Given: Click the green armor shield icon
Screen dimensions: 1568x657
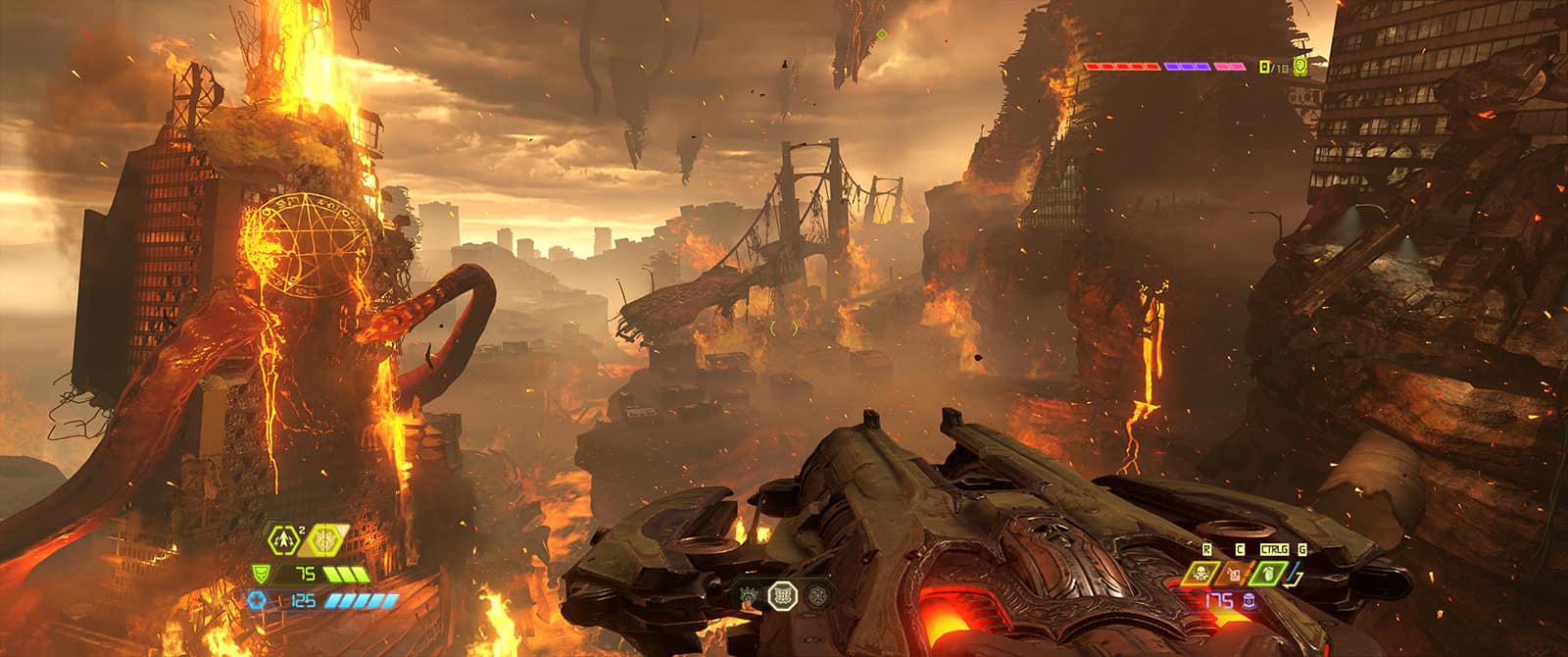Looking at the screenshot, I should pos(262,575).
